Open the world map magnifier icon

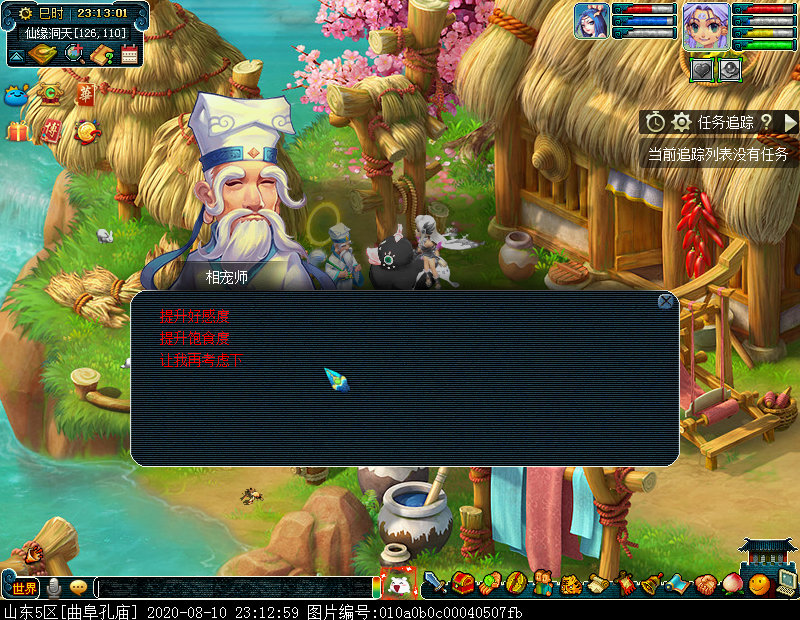coord(74,54)
